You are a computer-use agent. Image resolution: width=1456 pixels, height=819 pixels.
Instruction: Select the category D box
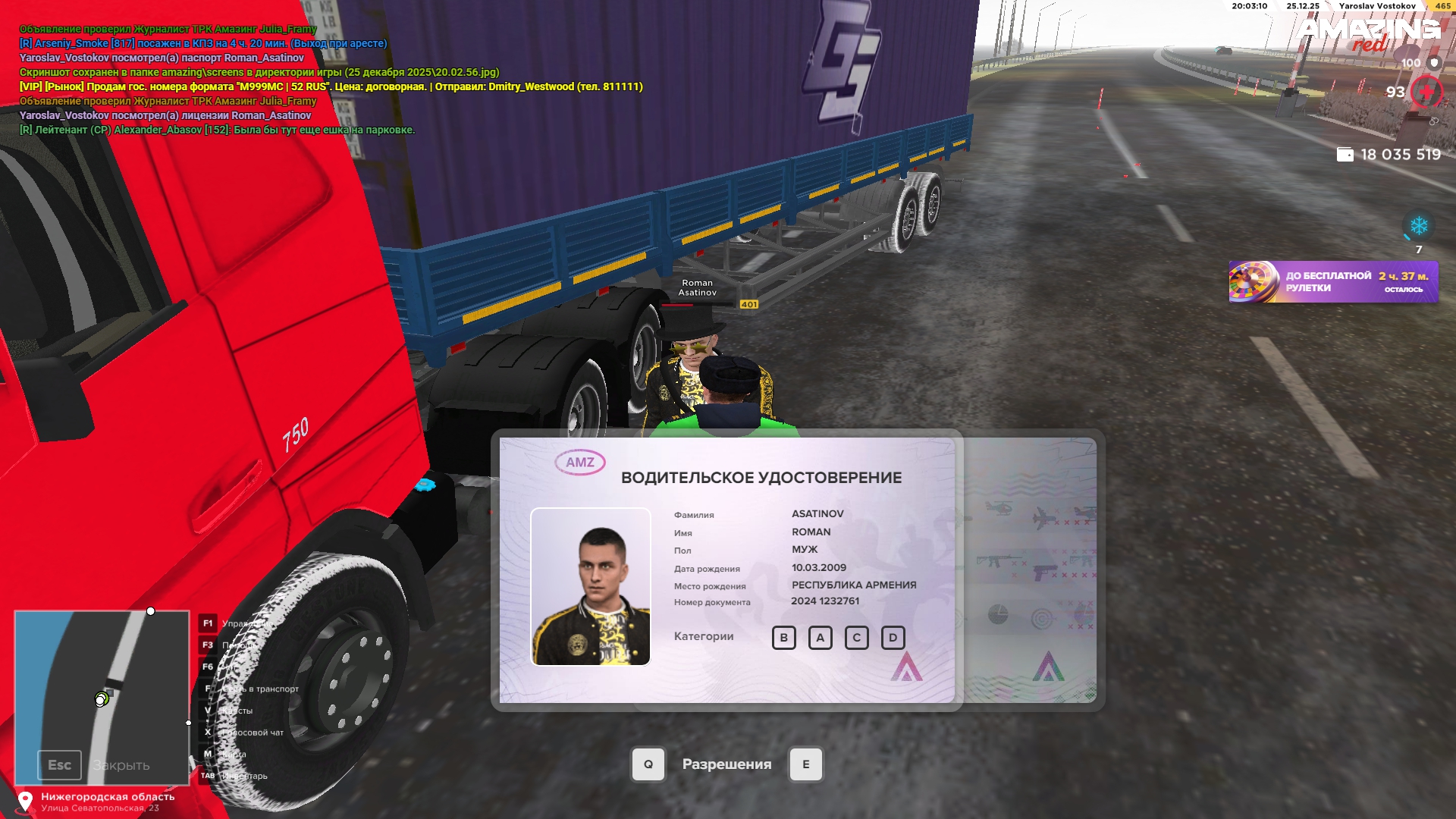point(893,638)
